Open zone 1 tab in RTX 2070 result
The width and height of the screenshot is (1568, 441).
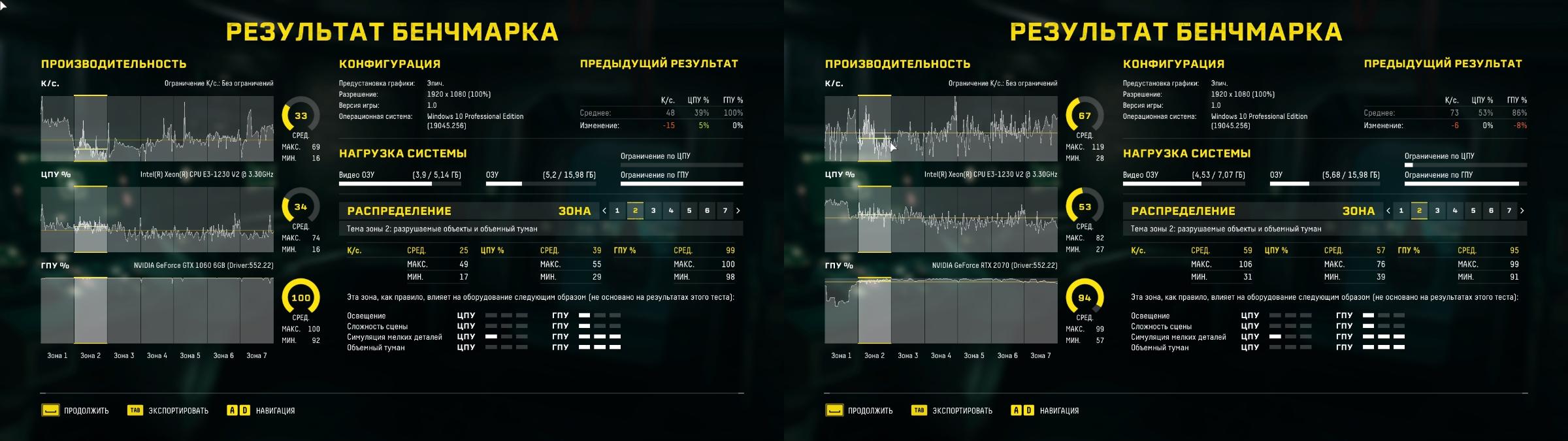click(x=1401, y=210)
